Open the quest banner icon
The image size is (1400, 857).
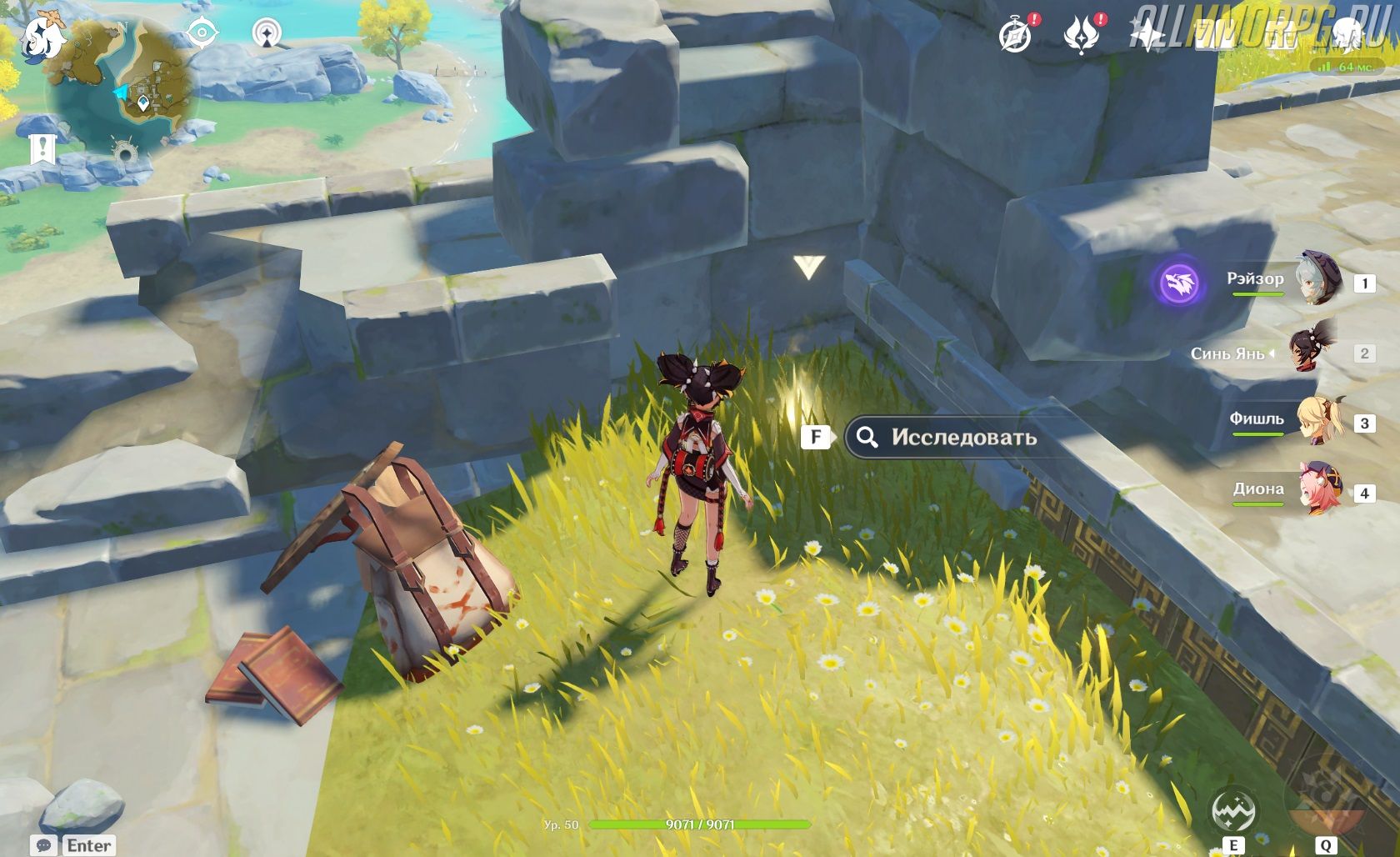coord(42,149)
